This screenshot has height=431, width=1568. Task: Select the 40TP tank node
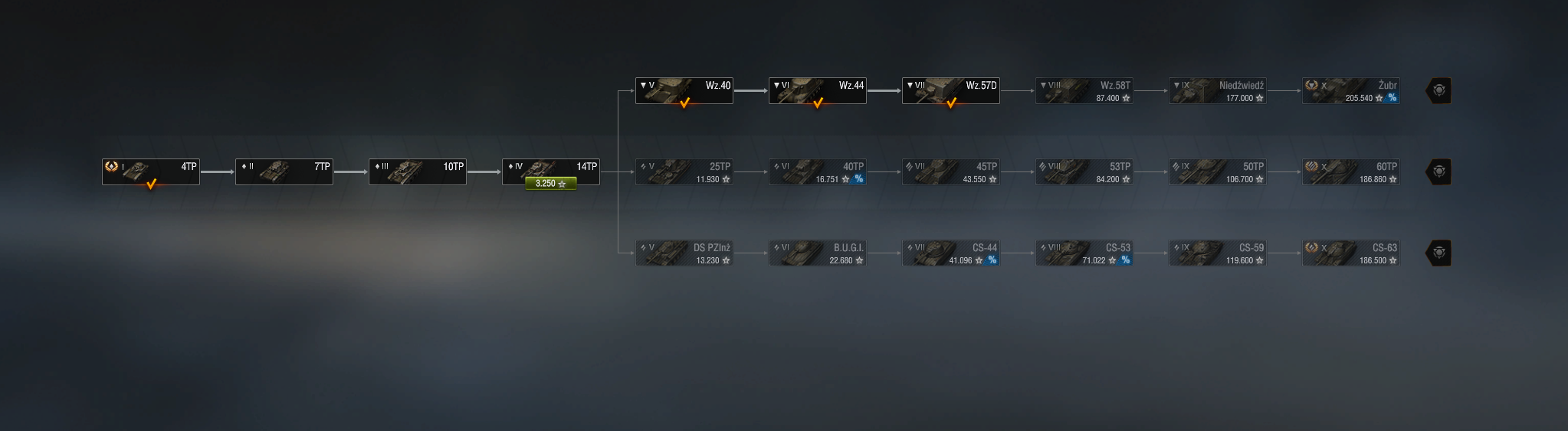point(818,171)
